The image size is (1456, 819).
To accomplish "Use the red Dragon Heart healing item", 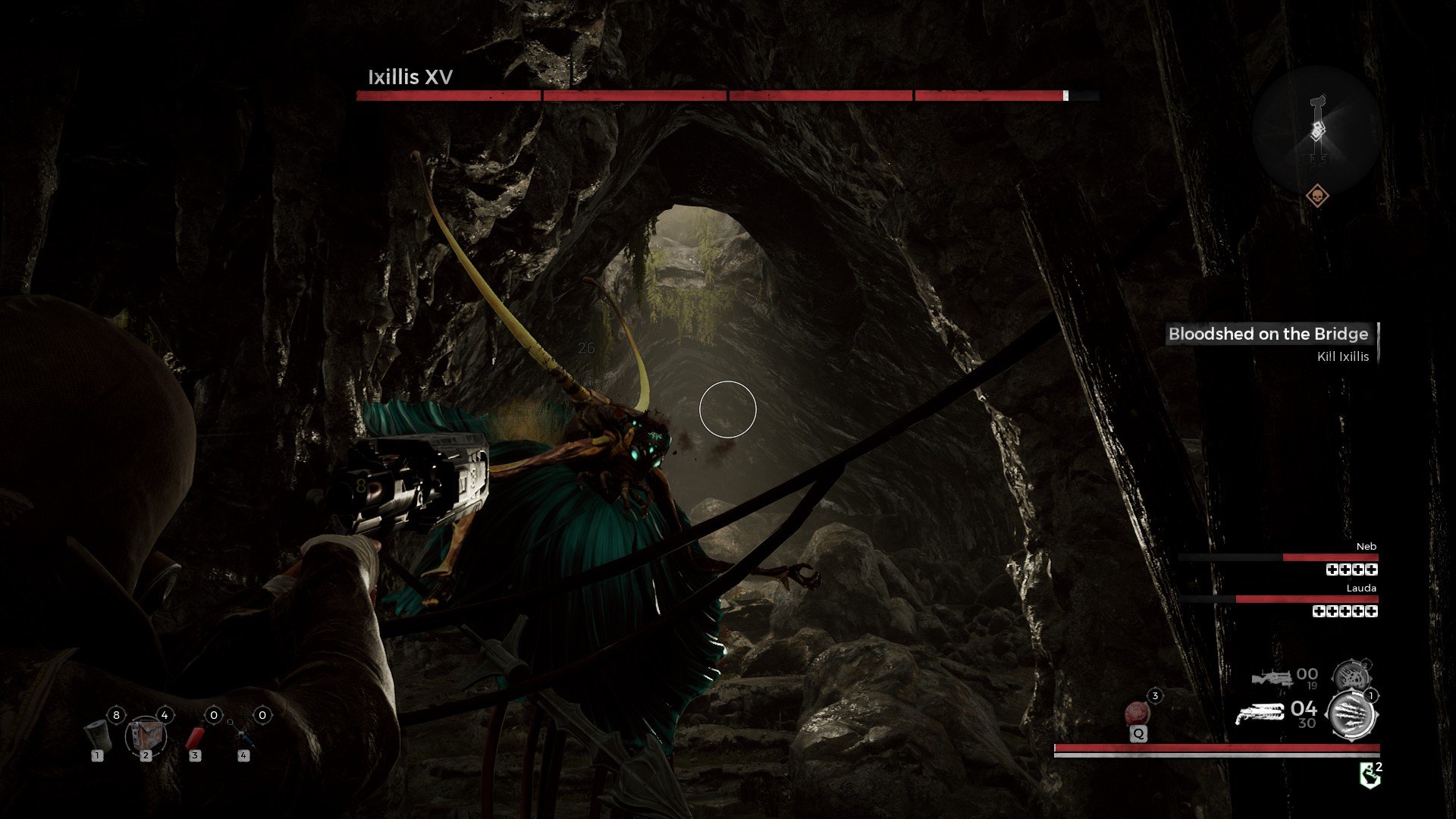I will [x=1137, y=714].
